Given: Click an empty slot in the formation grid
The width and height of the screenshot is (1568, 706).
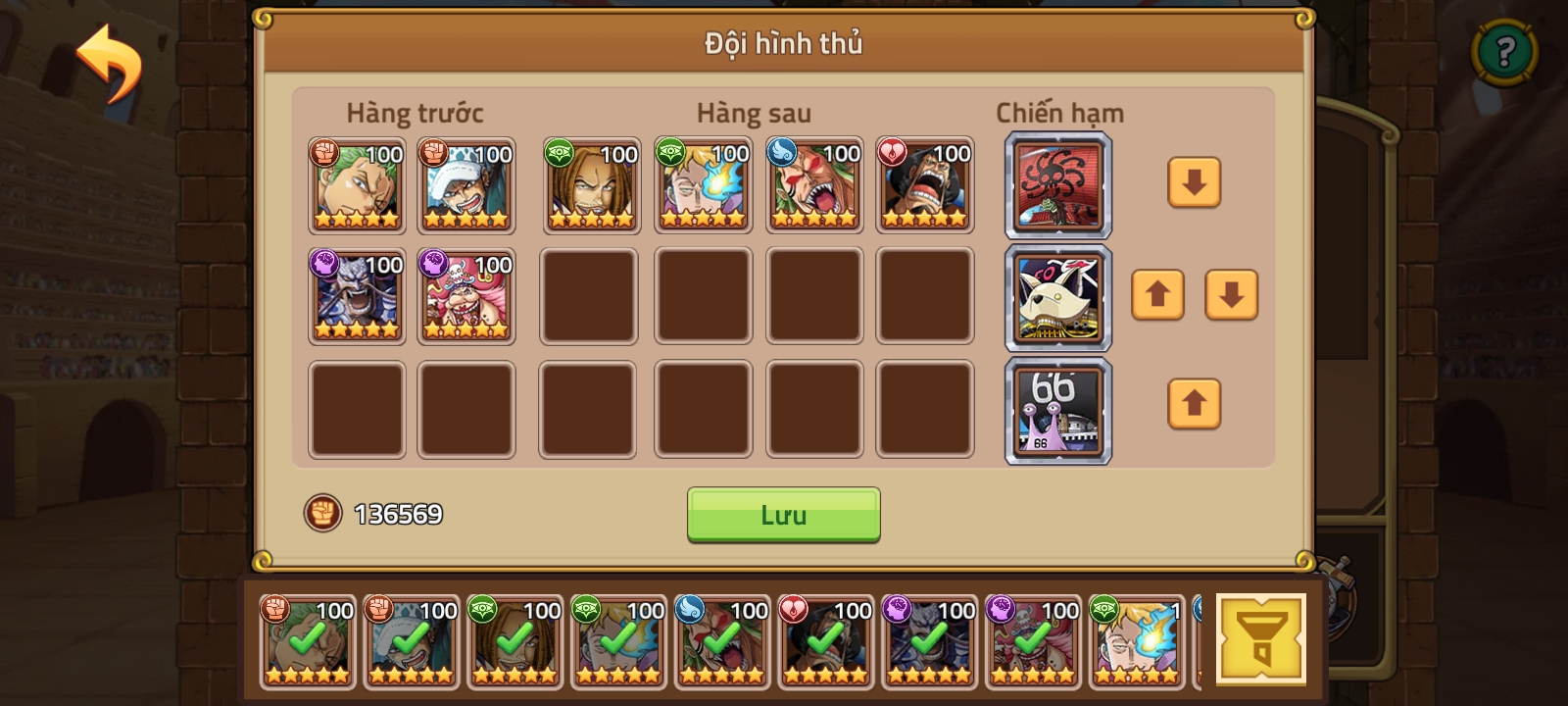Looking at the screenshot, I should (588, 294).
